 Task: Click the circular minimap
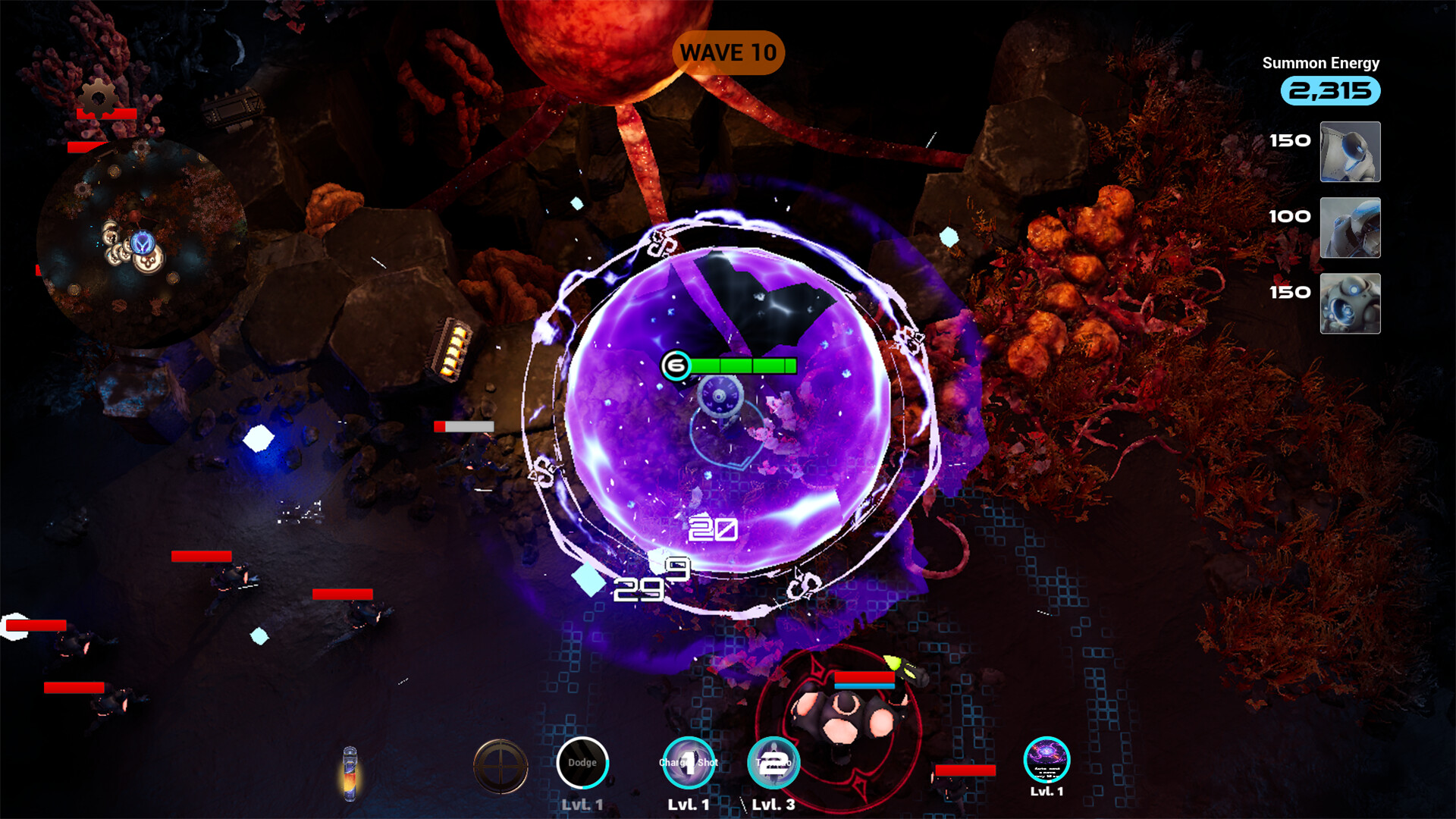[142, 242]
